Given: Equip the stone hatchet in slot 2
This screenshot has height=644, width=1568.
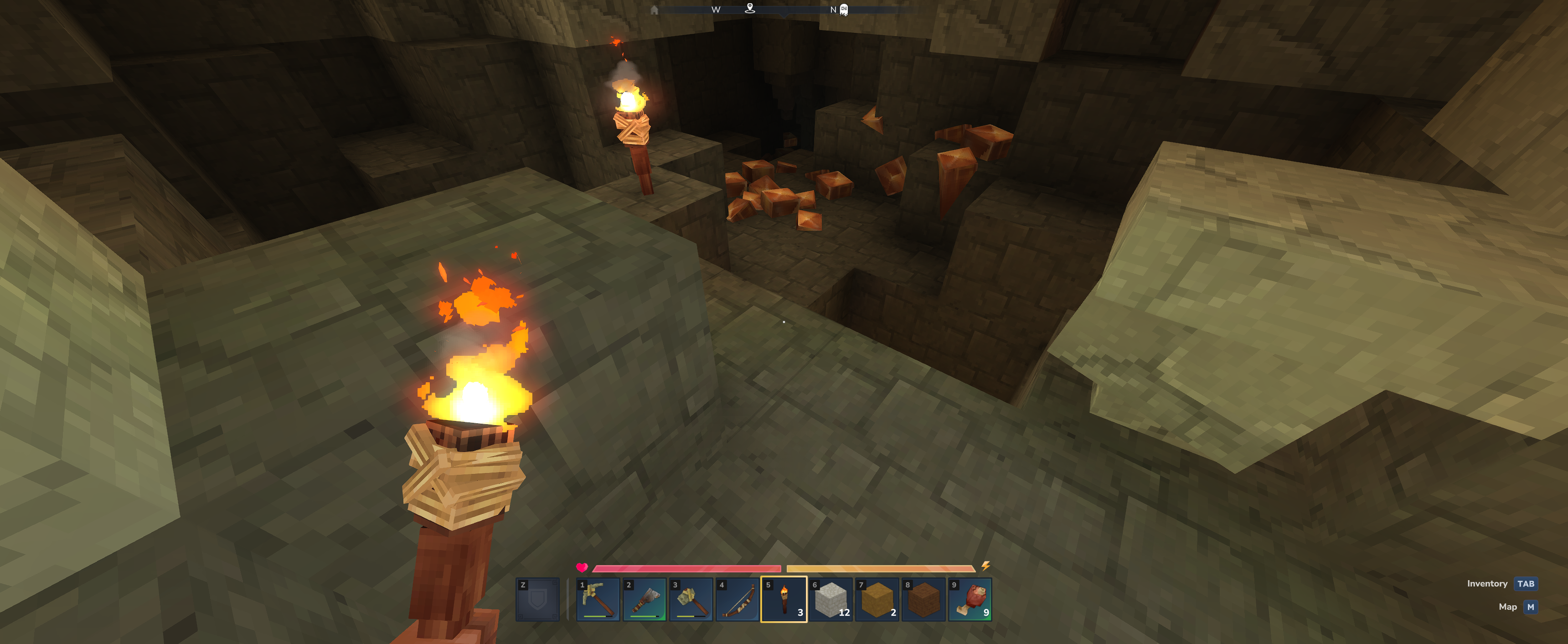Looking at the screenshot, I should pos(644,599).
